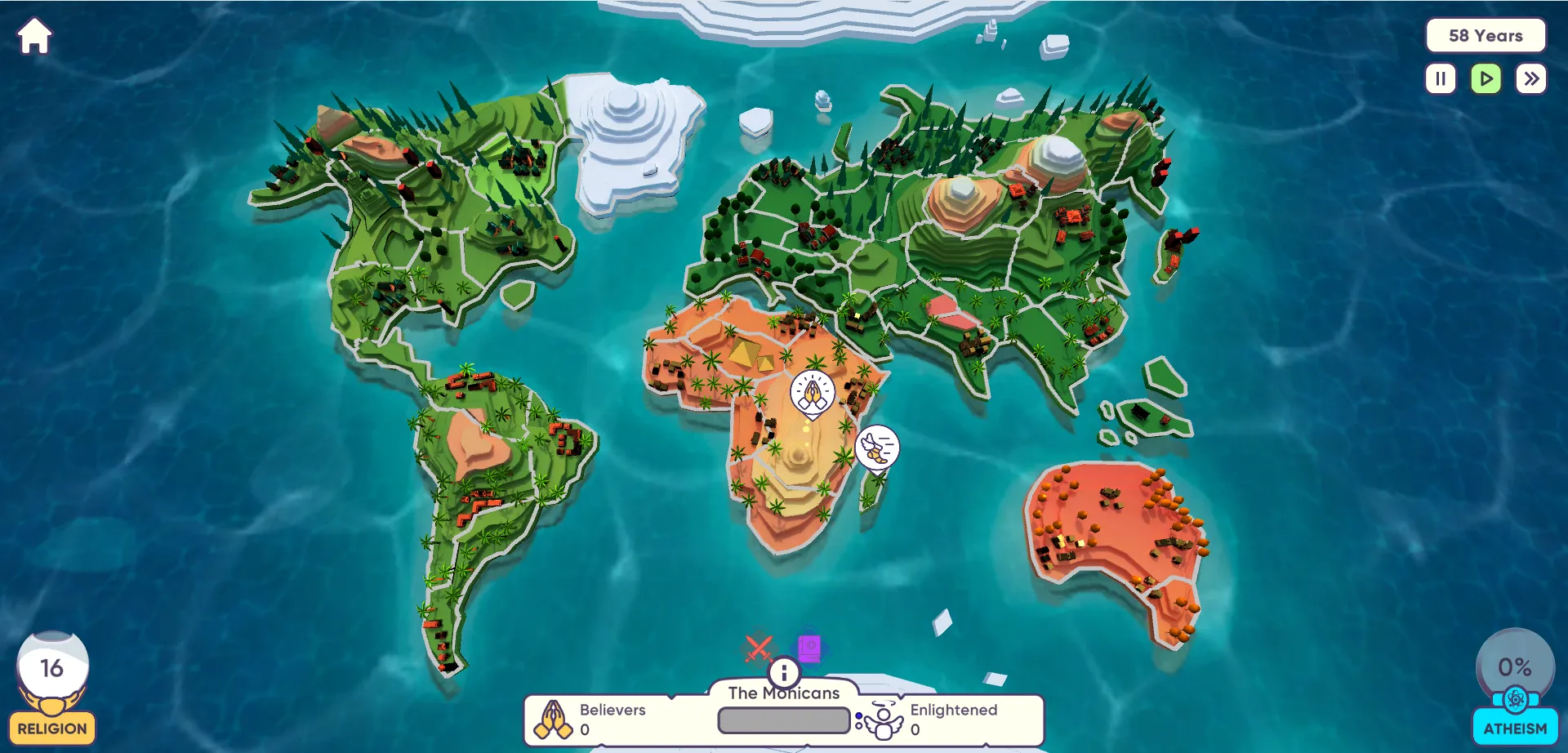Select the purple book icon
The width and height of the screenshot is (1568, 753).
coord(809,648)
